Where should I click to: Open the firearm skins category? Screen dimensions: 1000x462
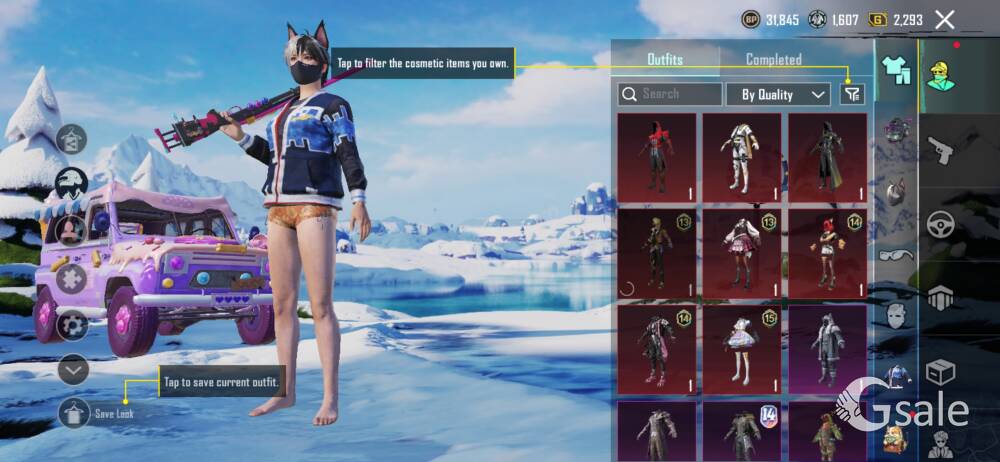click(940, 150)
